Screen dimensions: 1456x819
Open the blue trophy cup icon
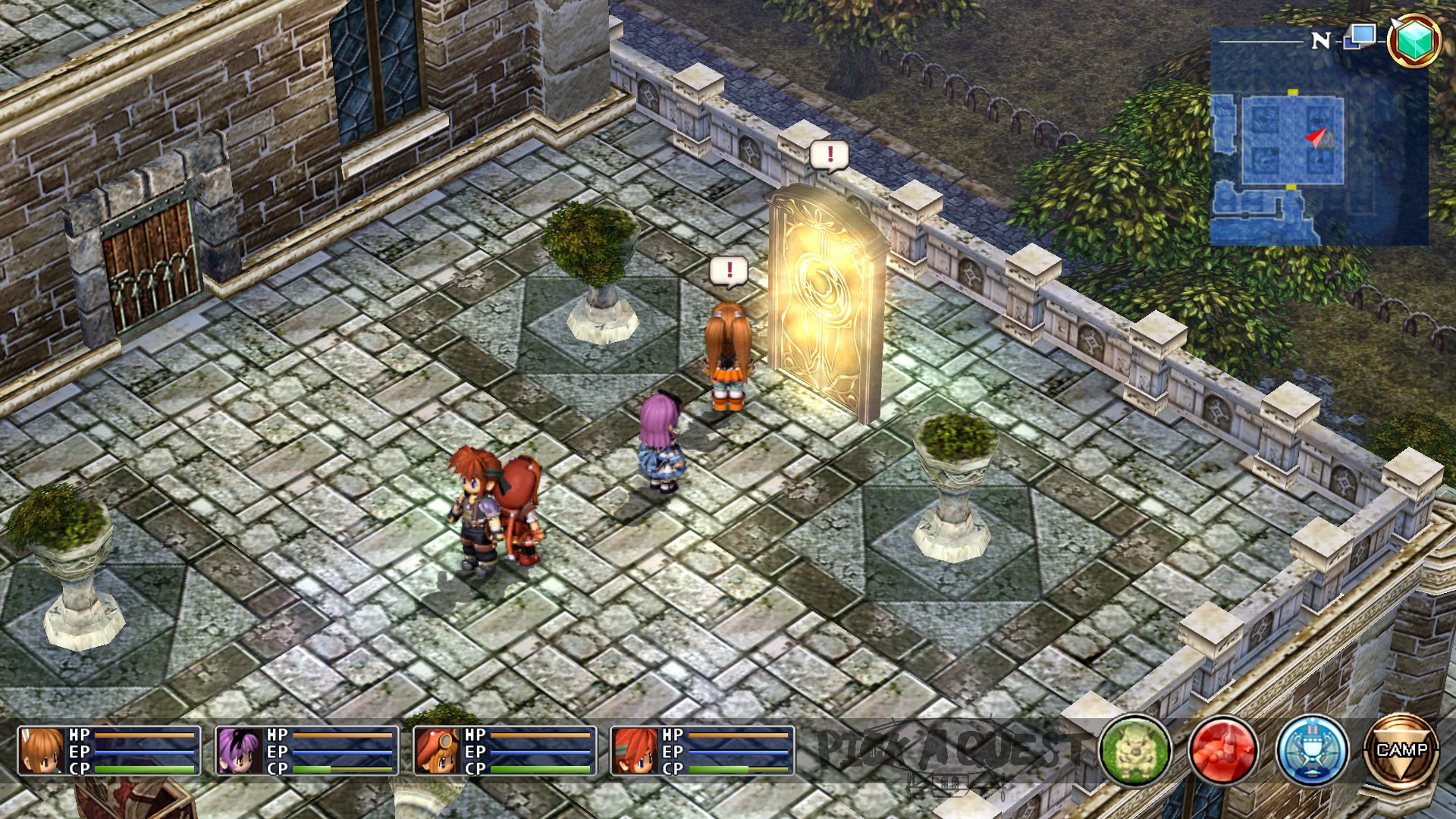[1312, 751]
